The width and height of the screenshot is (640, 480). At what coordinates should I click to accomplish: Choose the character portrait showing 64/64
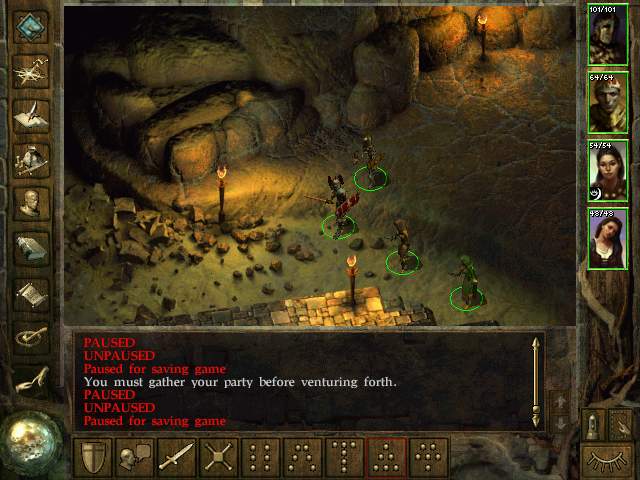coord(608,102)
